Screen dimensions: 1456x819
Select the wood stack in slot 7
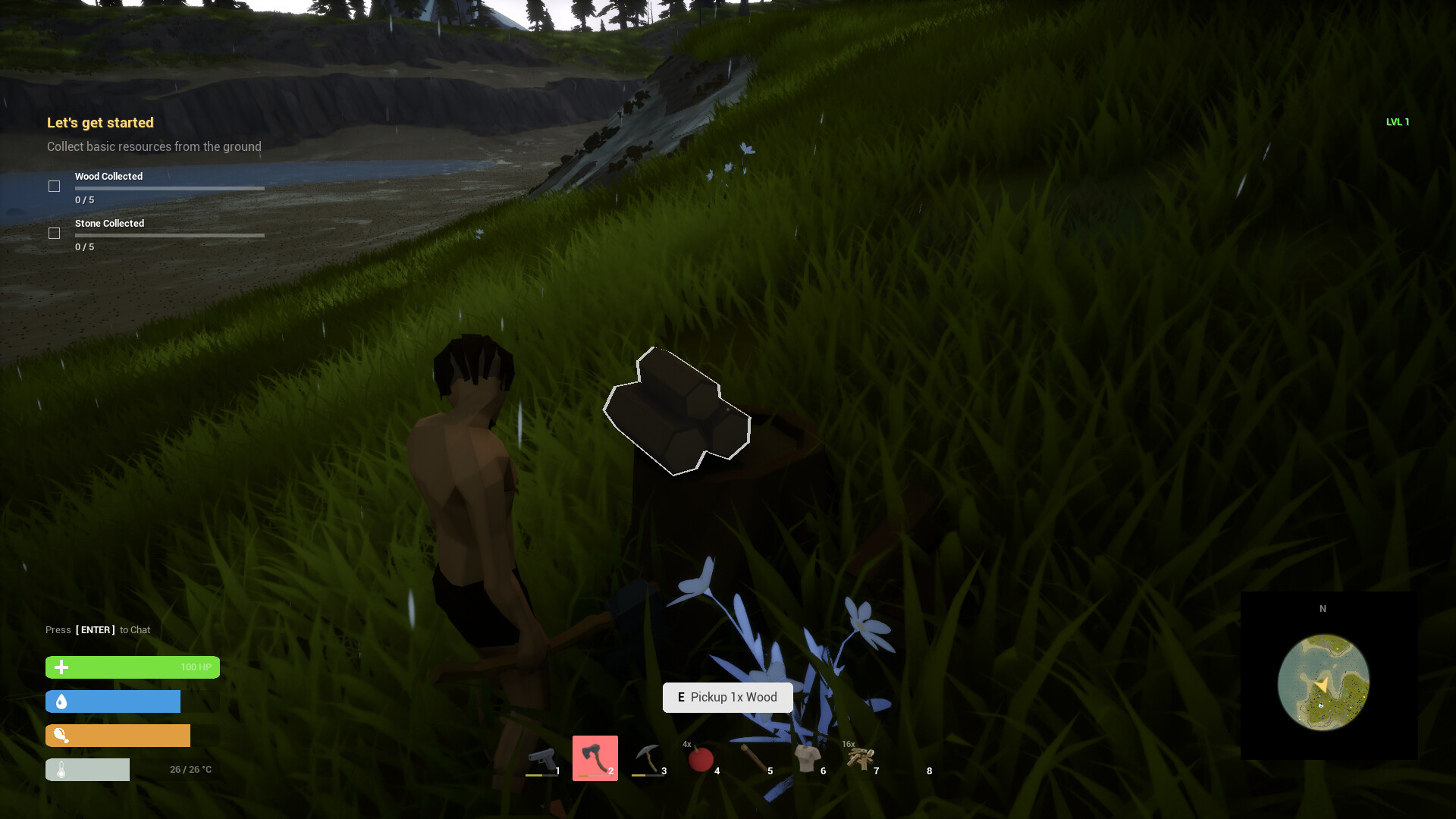861,757
